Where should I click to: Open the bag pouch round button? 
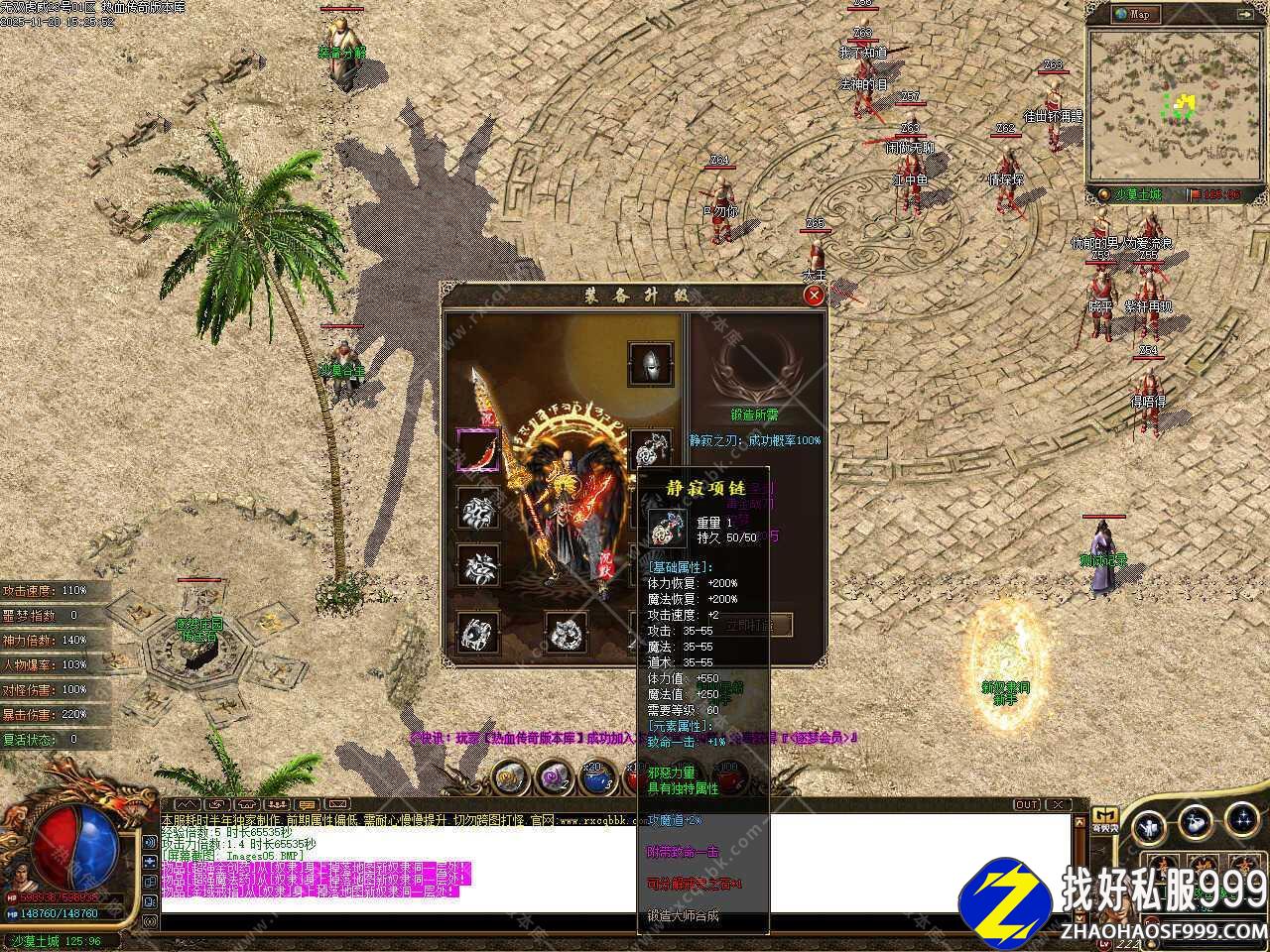point(1195,823)
